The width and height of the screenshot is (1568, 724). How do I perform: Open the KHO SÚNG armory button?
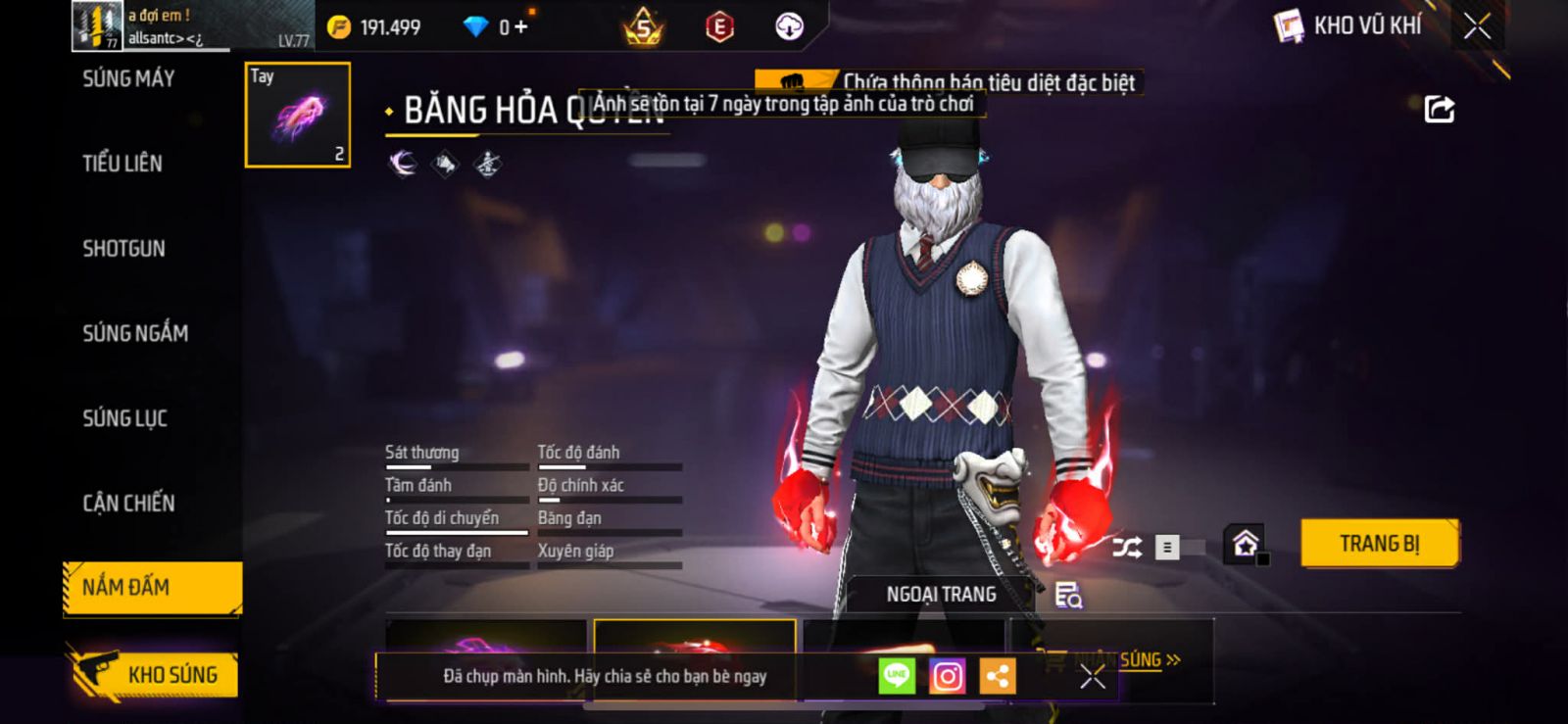point(155,674)
